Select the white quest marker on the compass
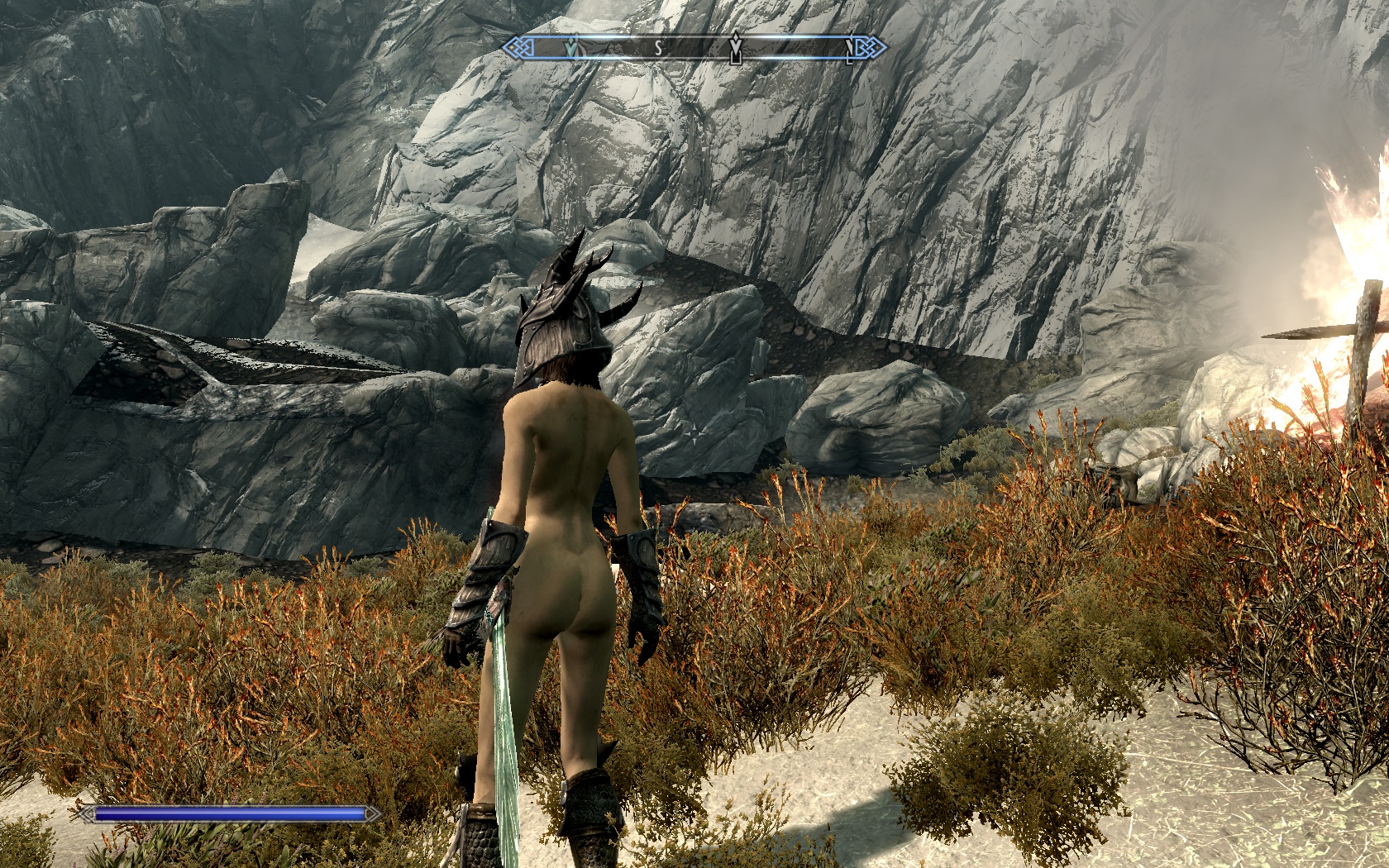 [x=735, y=50]
